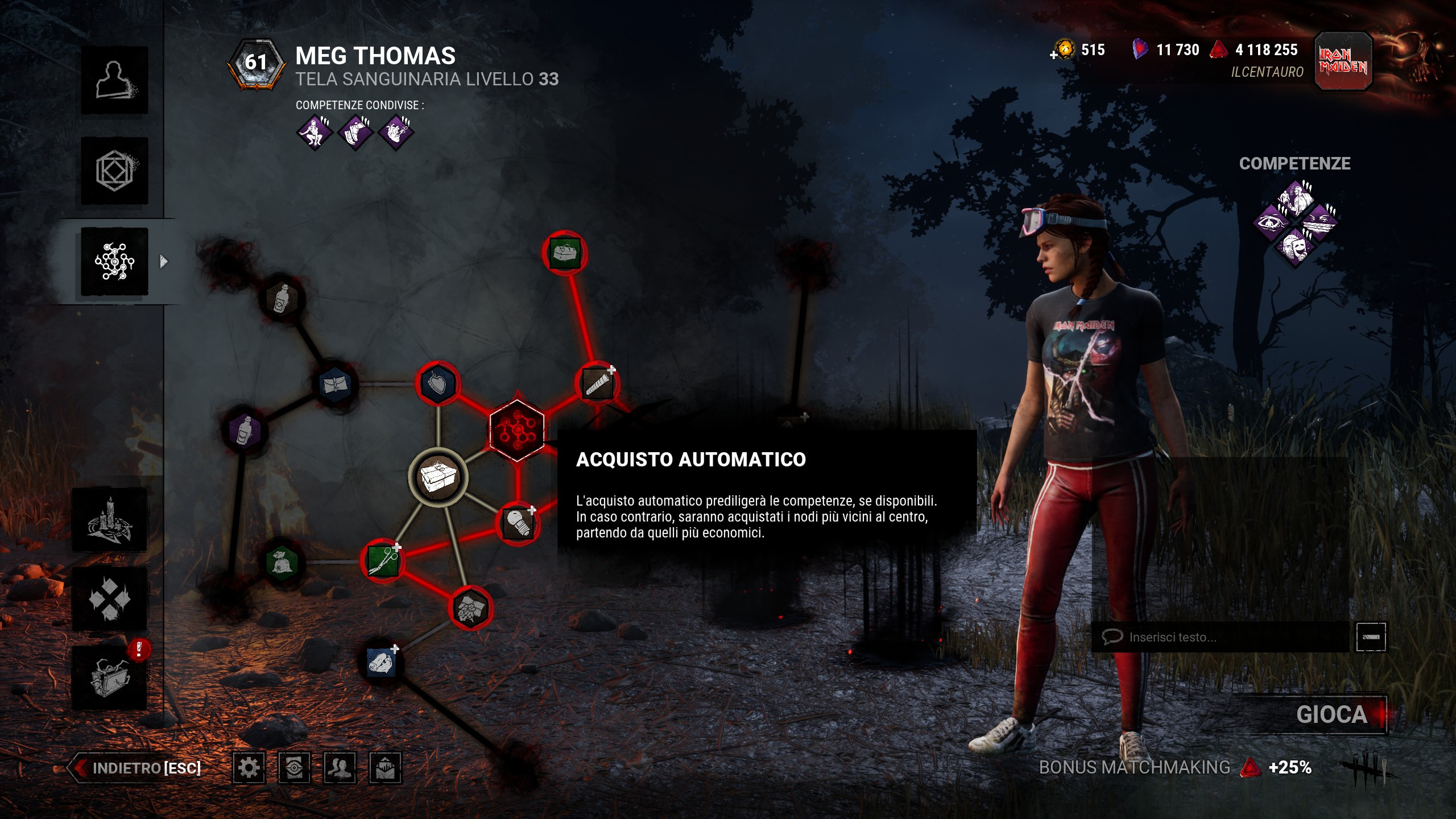
Task: Go back with the INDIETRO button
Action: point(136,768)
